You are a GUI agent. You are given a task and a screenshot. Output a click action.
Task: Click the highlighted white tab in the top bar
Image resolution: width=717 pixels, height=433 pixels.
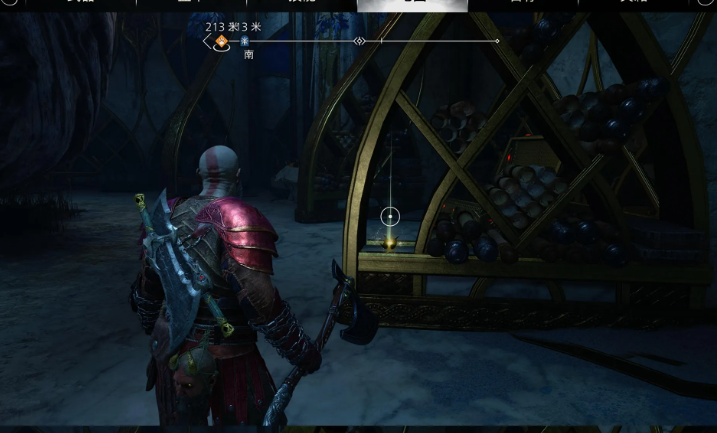pyautogui.click(x=412, y=5)
